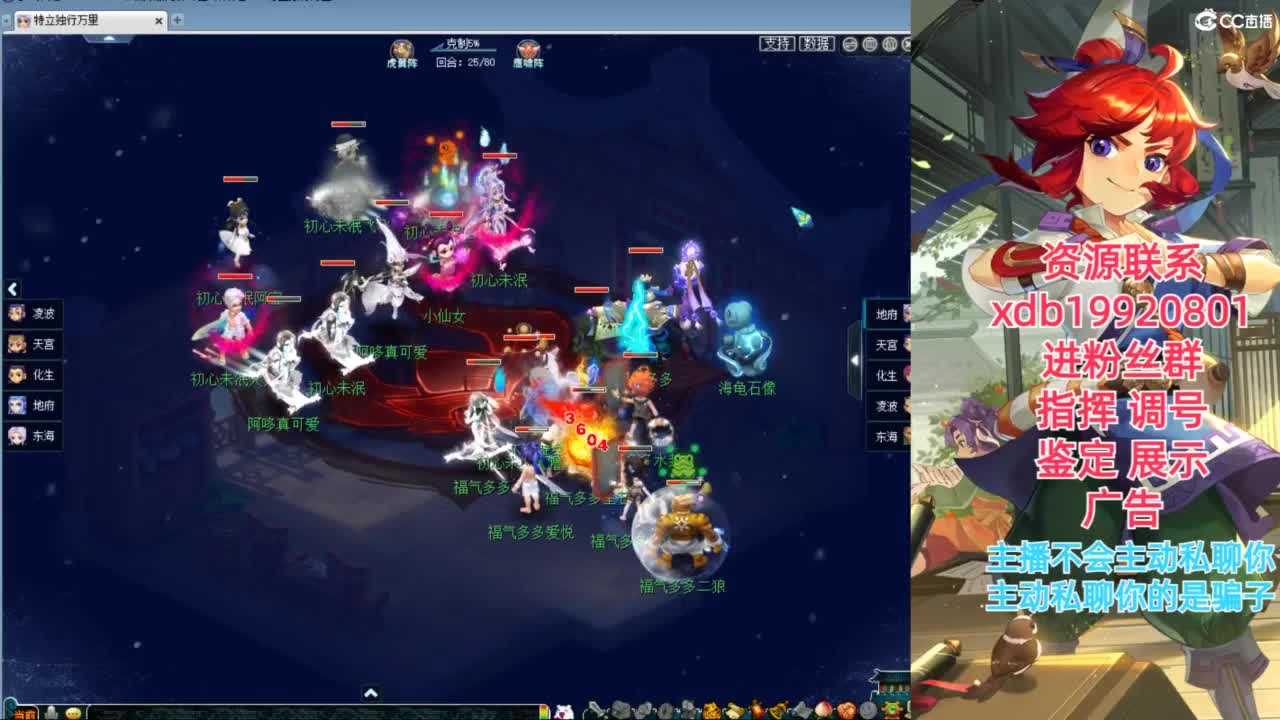Collapse the left sidebar with the arrow chevron
The width and height of the screenshot is (1280, 720).
coord(11,289)
